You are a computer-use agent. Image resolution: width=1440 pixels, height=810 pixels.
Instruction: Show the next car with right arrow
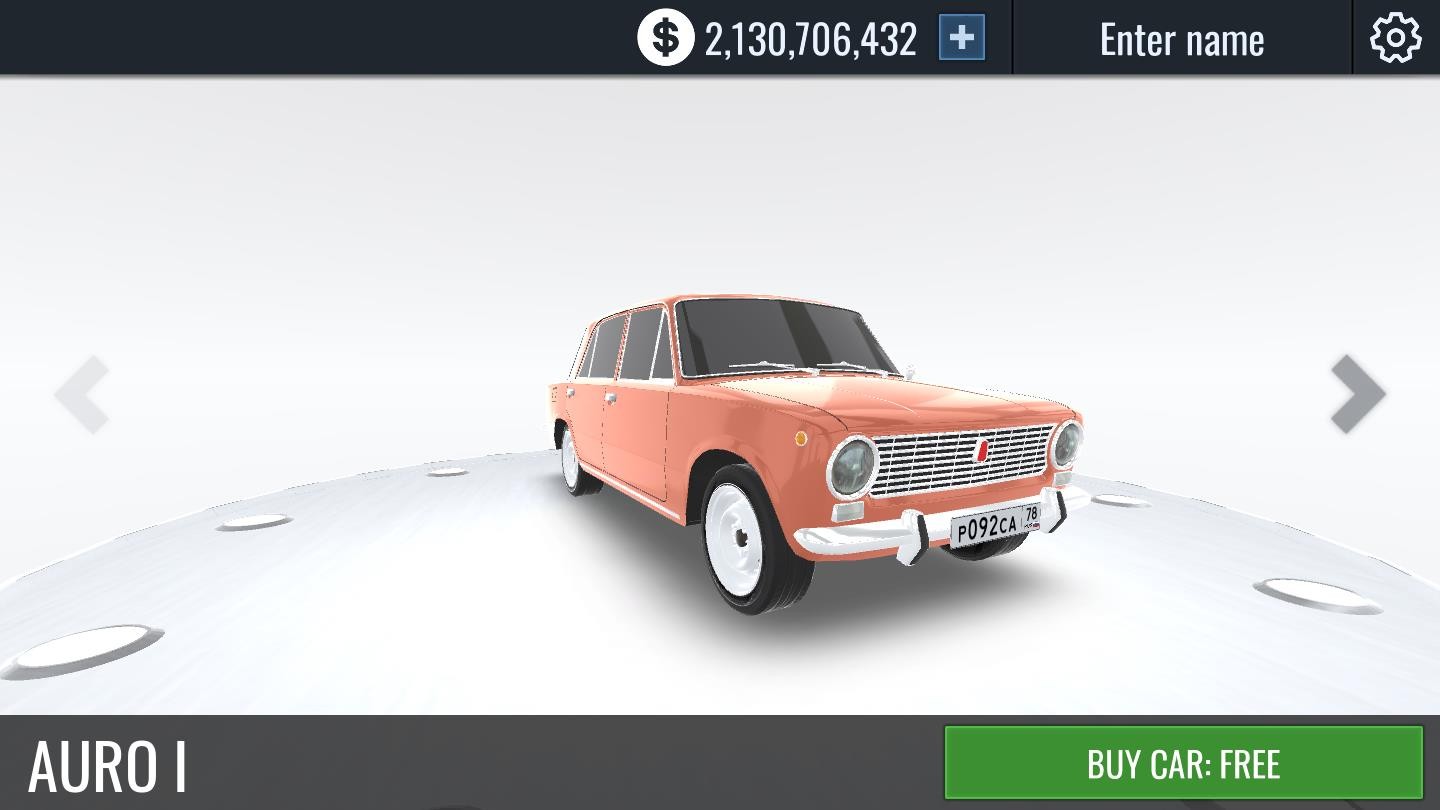[1358, 394]
